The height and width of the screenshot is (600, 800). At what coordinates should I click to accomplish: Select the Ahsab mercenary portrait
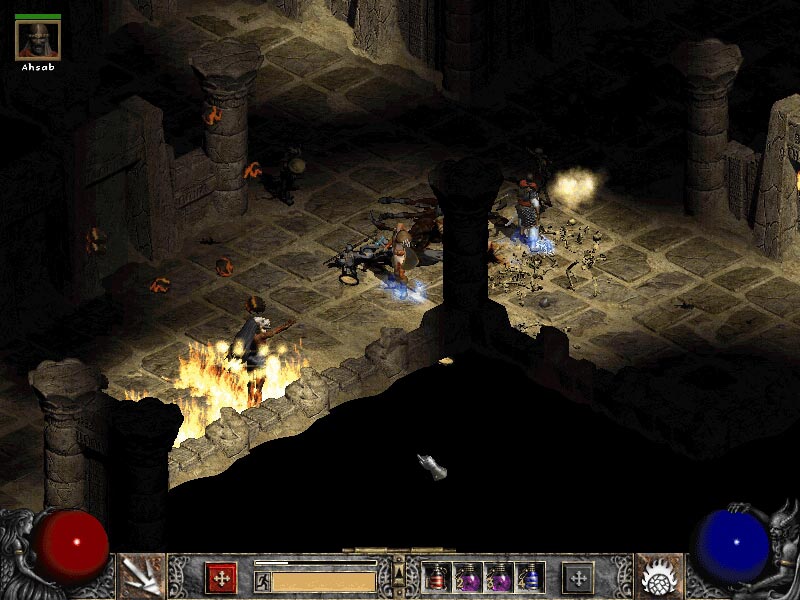[x=38, y=39]
